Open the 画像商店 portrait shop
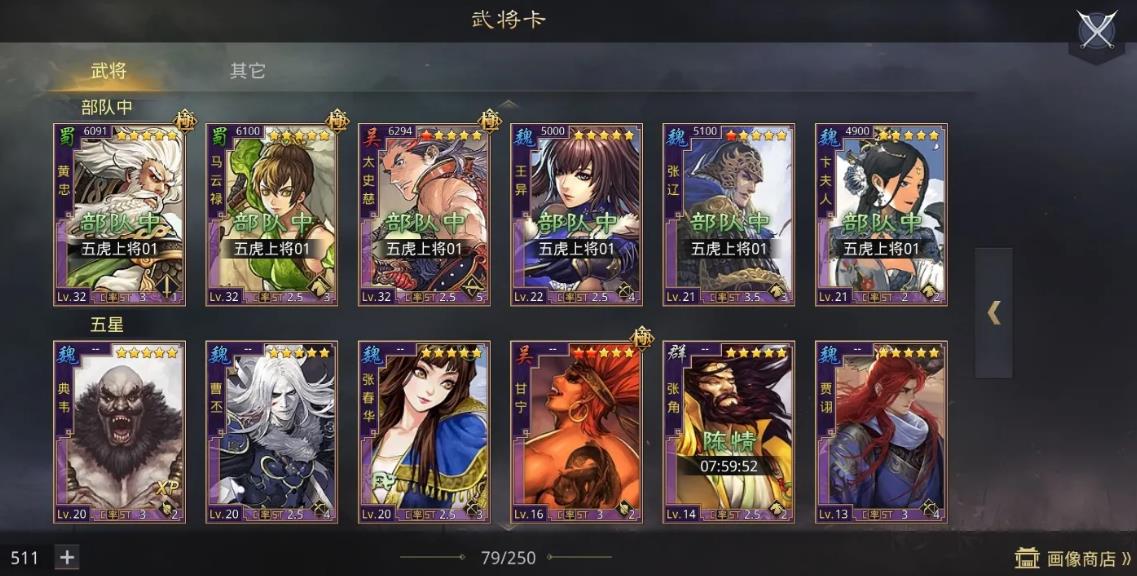The height and width of the screenshot is (576, 1137). click(1073, 558)
